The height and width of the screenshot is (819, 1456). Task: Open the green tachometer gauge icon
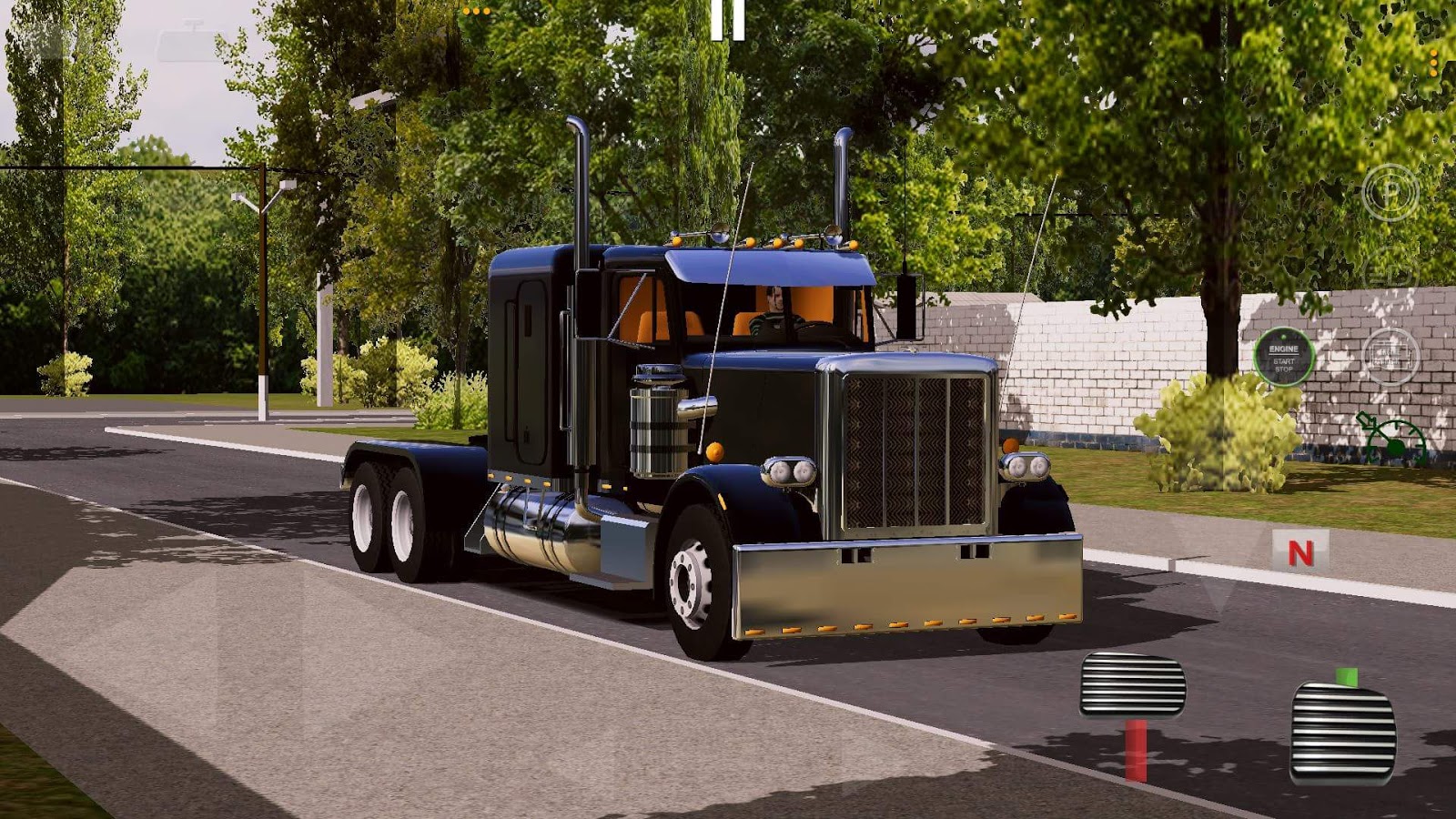point(1390,435)
